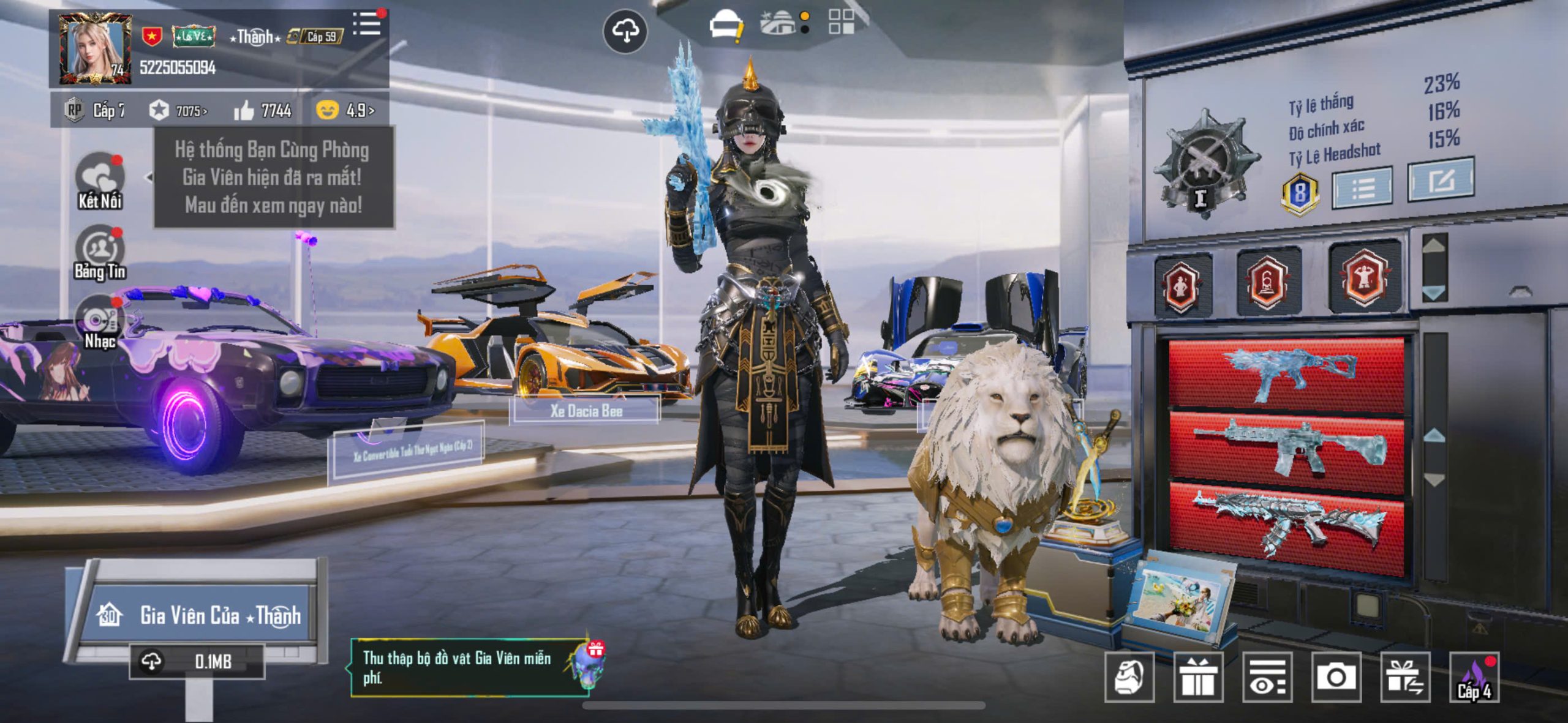Open the stats list button

(1362, 187)
